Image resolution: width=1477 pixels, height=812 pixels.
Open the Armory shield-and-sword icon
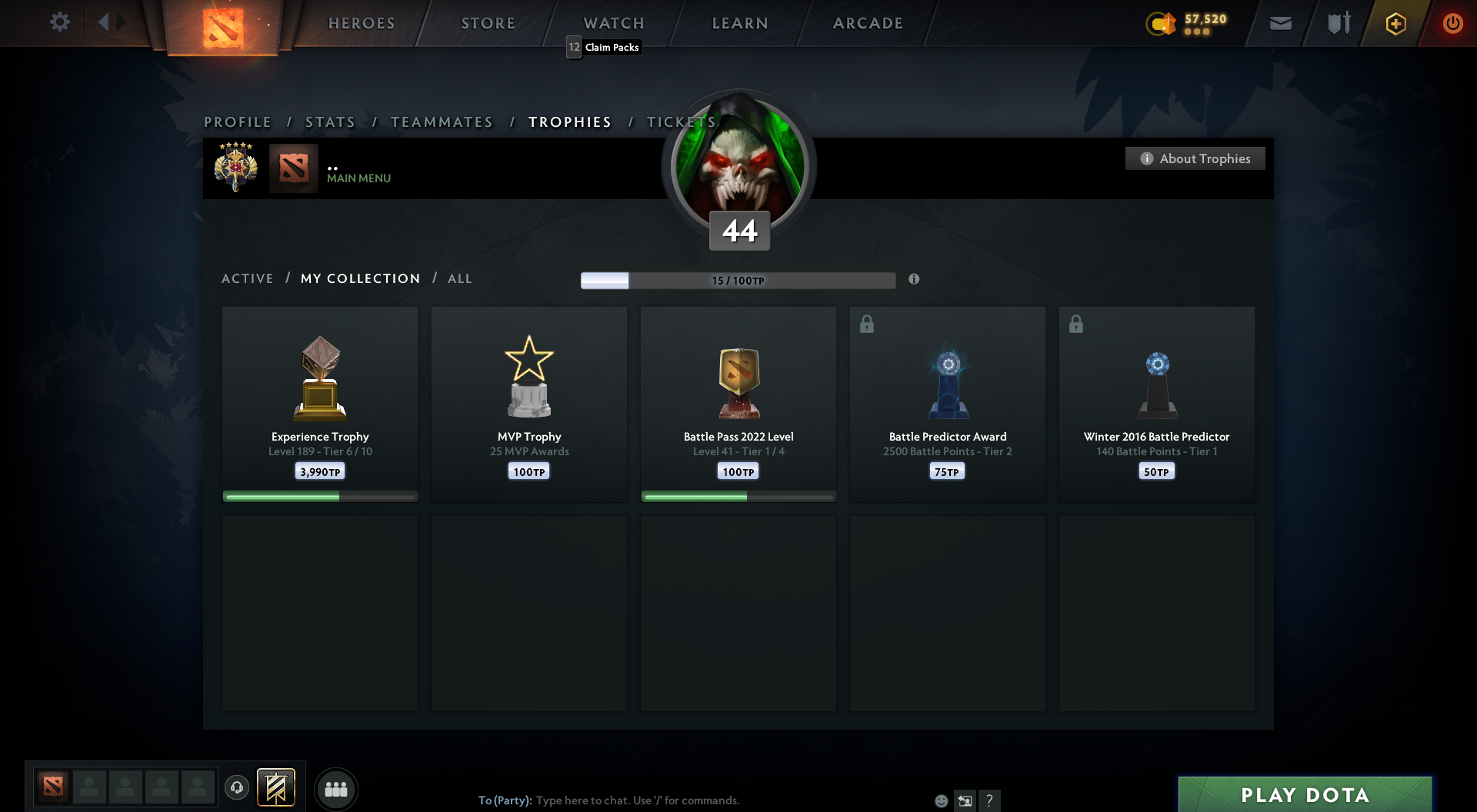click(x=1338, y=22)
